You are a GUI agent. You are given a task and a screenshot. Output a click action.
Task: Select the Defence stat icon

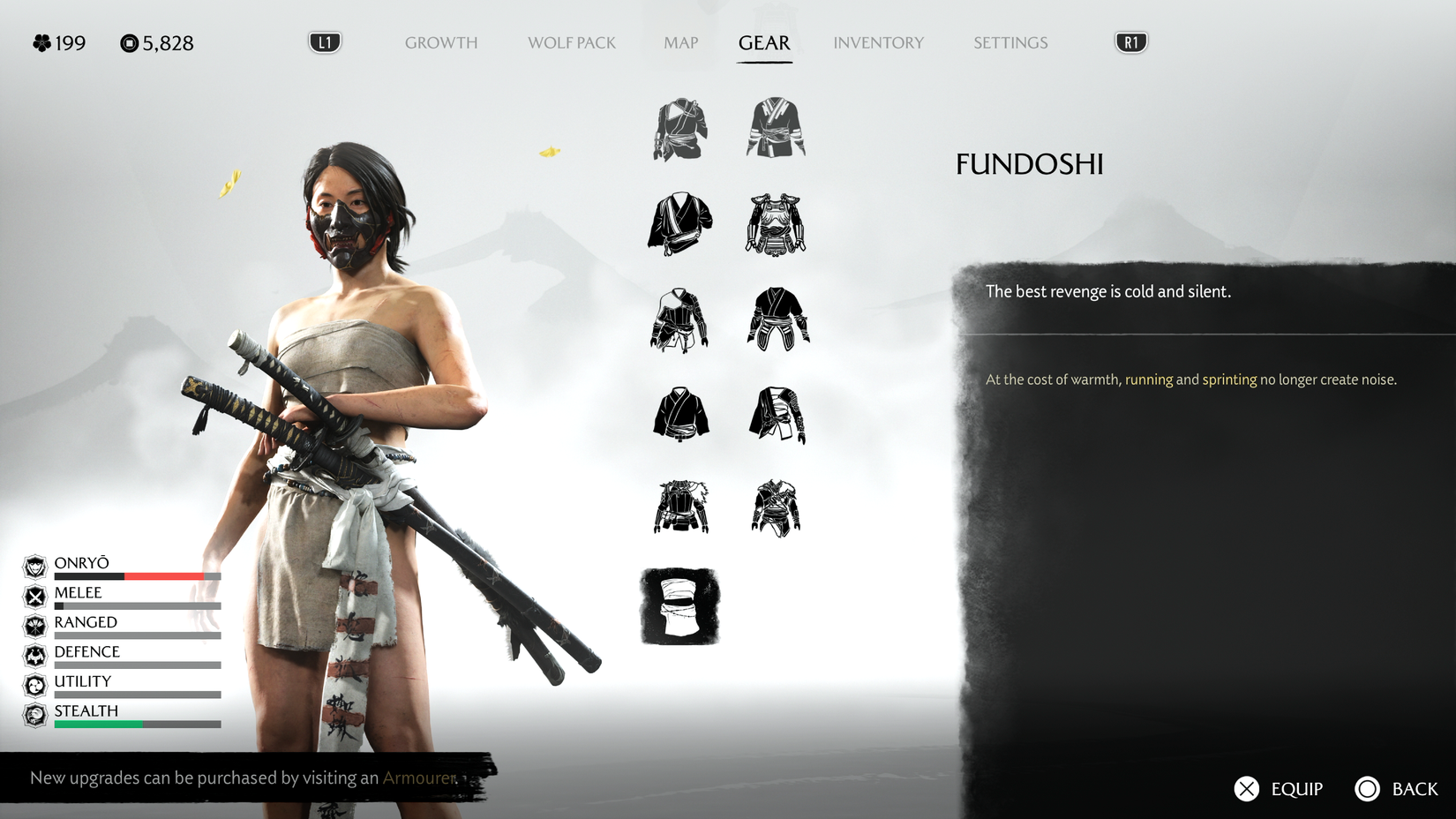pyautogui.click(x=35, y=654)
